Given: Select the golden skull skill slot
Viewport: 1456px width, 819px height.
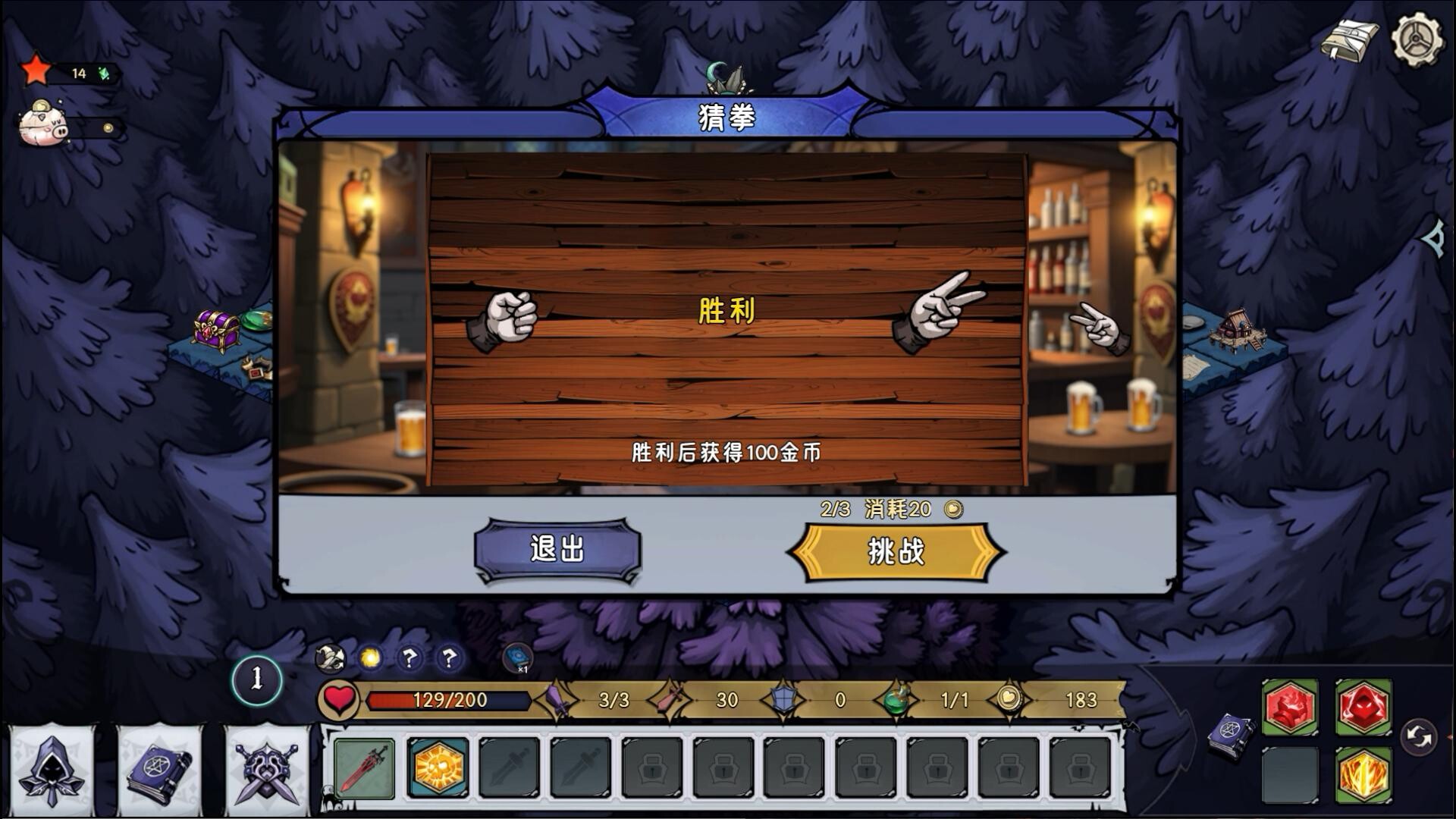Looking at the screenshot, I should tap(437, 768).
